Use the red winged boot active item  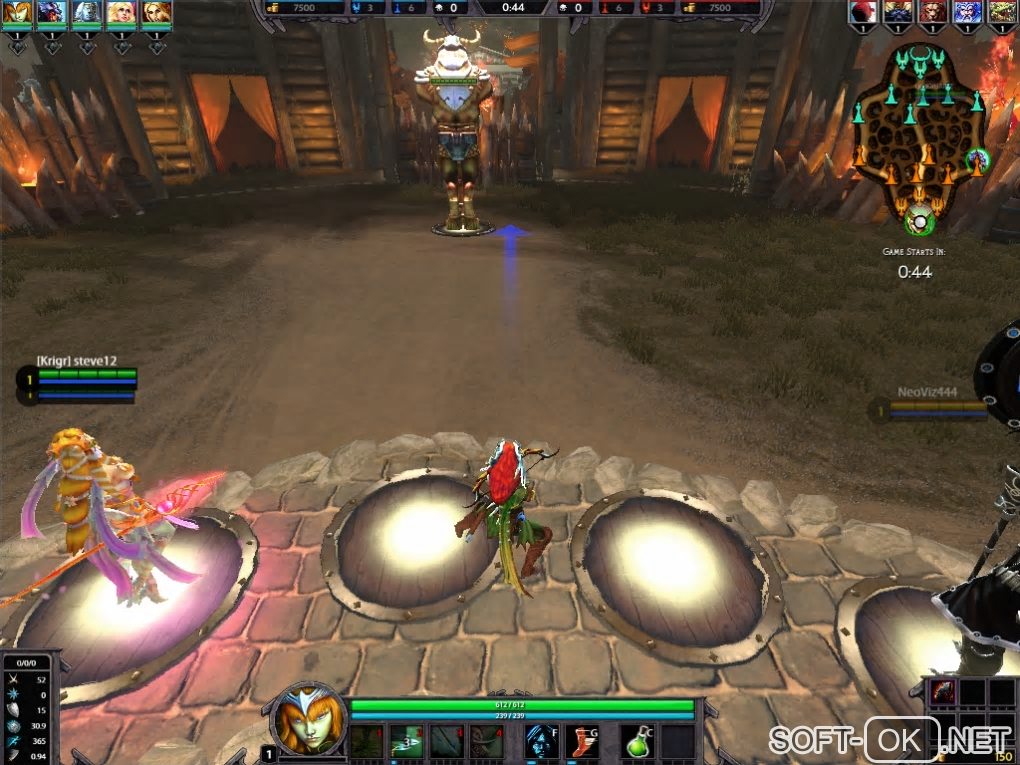coord(582,741)
